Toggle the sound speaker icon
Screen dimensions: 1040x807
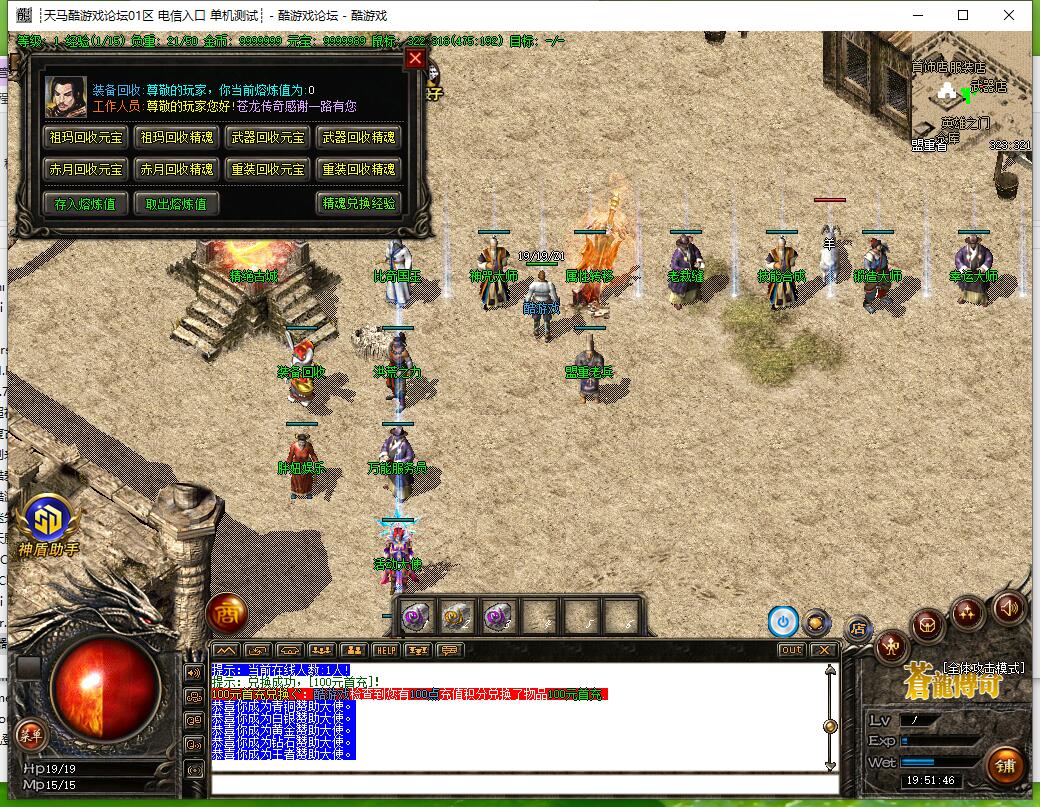(x=1008, y=606)
